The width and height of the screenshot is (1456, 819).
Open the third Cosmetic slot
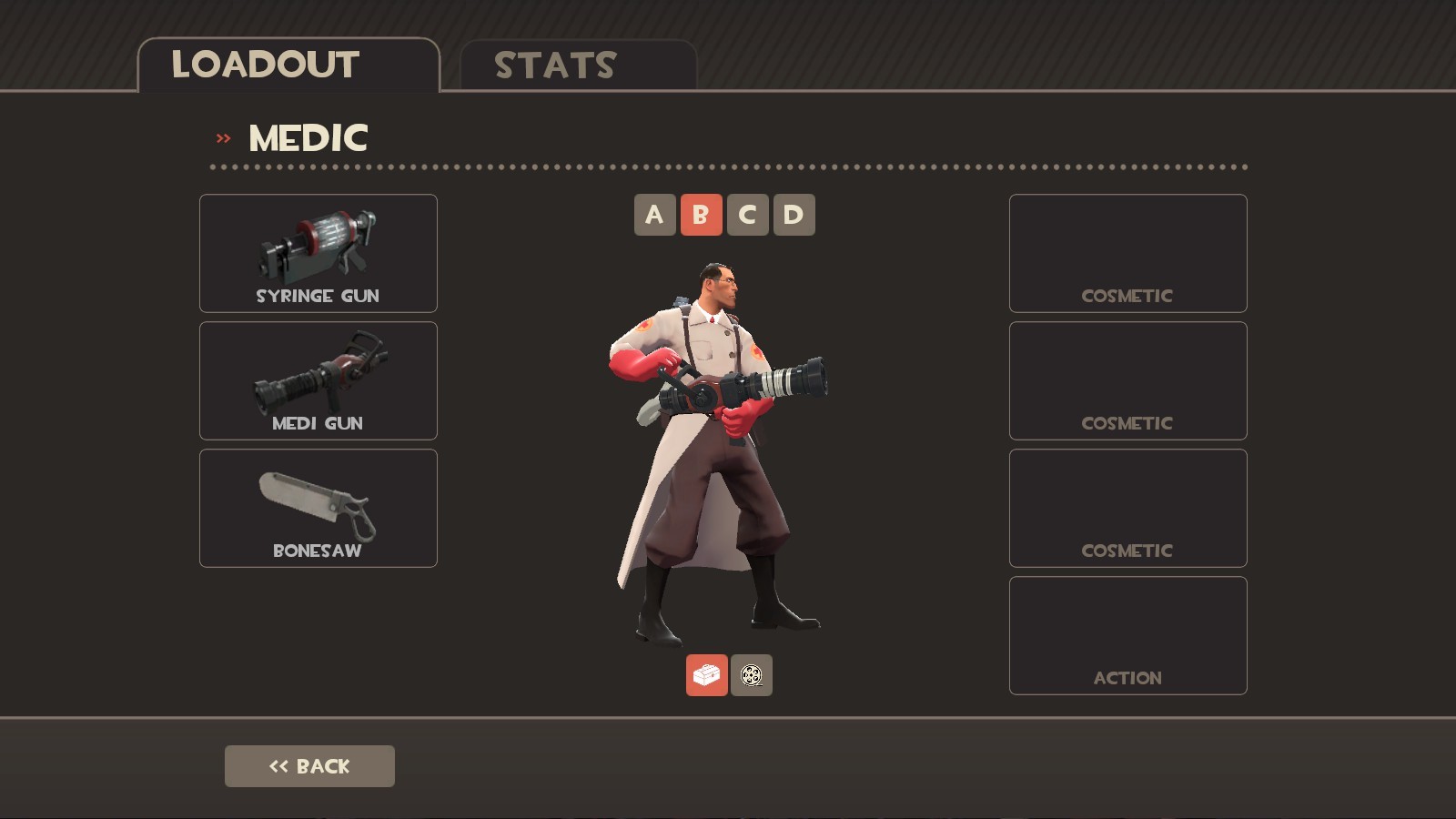click(x=1127, y=508)
